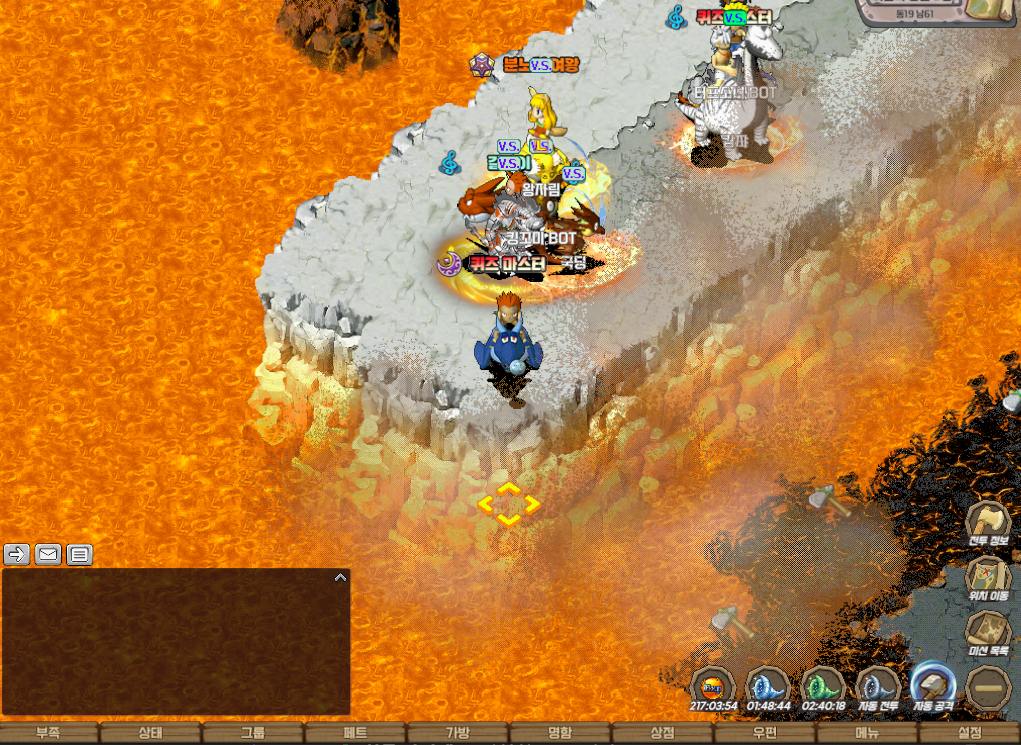The image size is (1021, 745).
Task: Open the 설정 (settings) menu
Action: 969,733
